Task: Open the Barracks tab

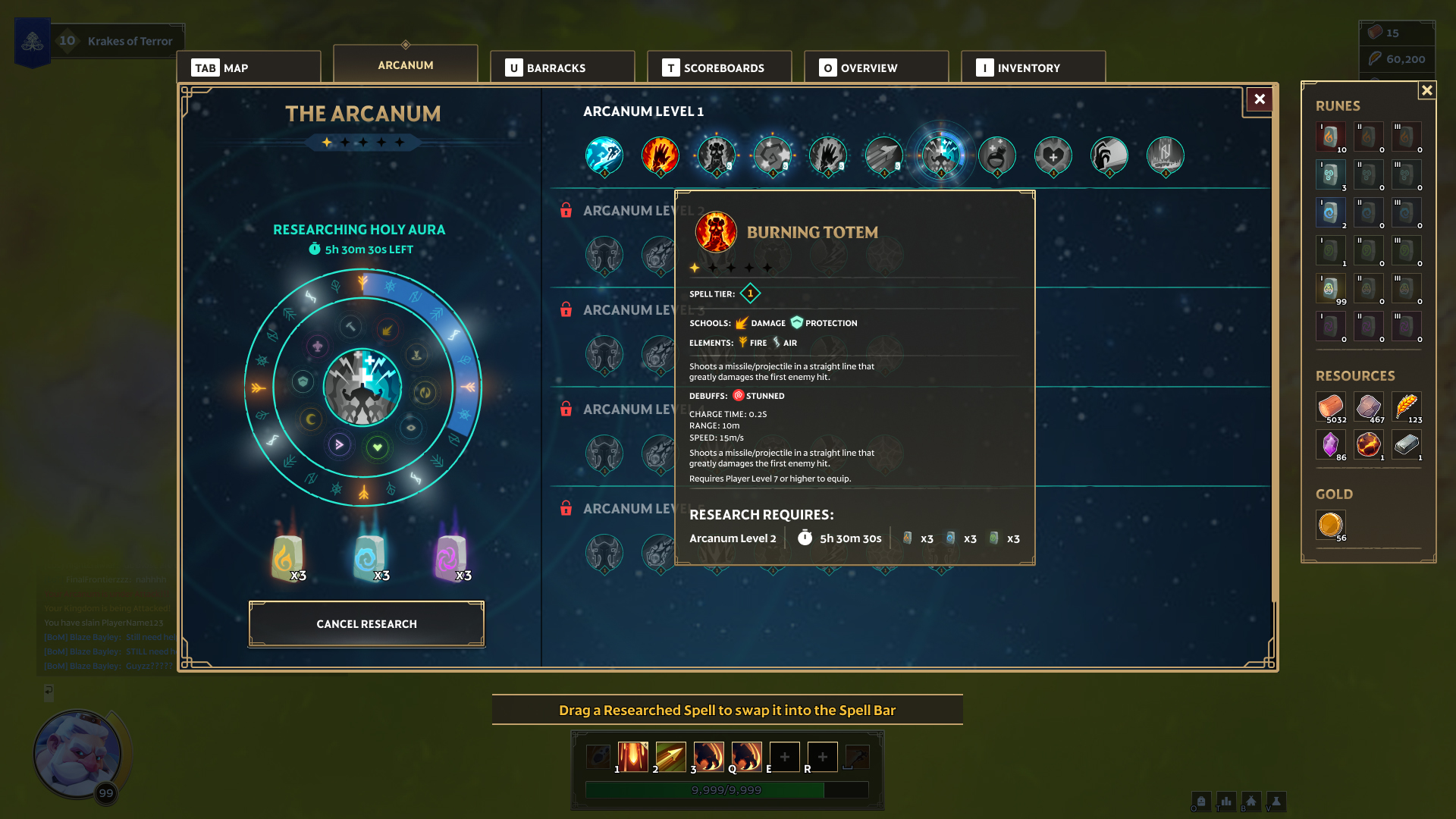Action: (562, 67)
